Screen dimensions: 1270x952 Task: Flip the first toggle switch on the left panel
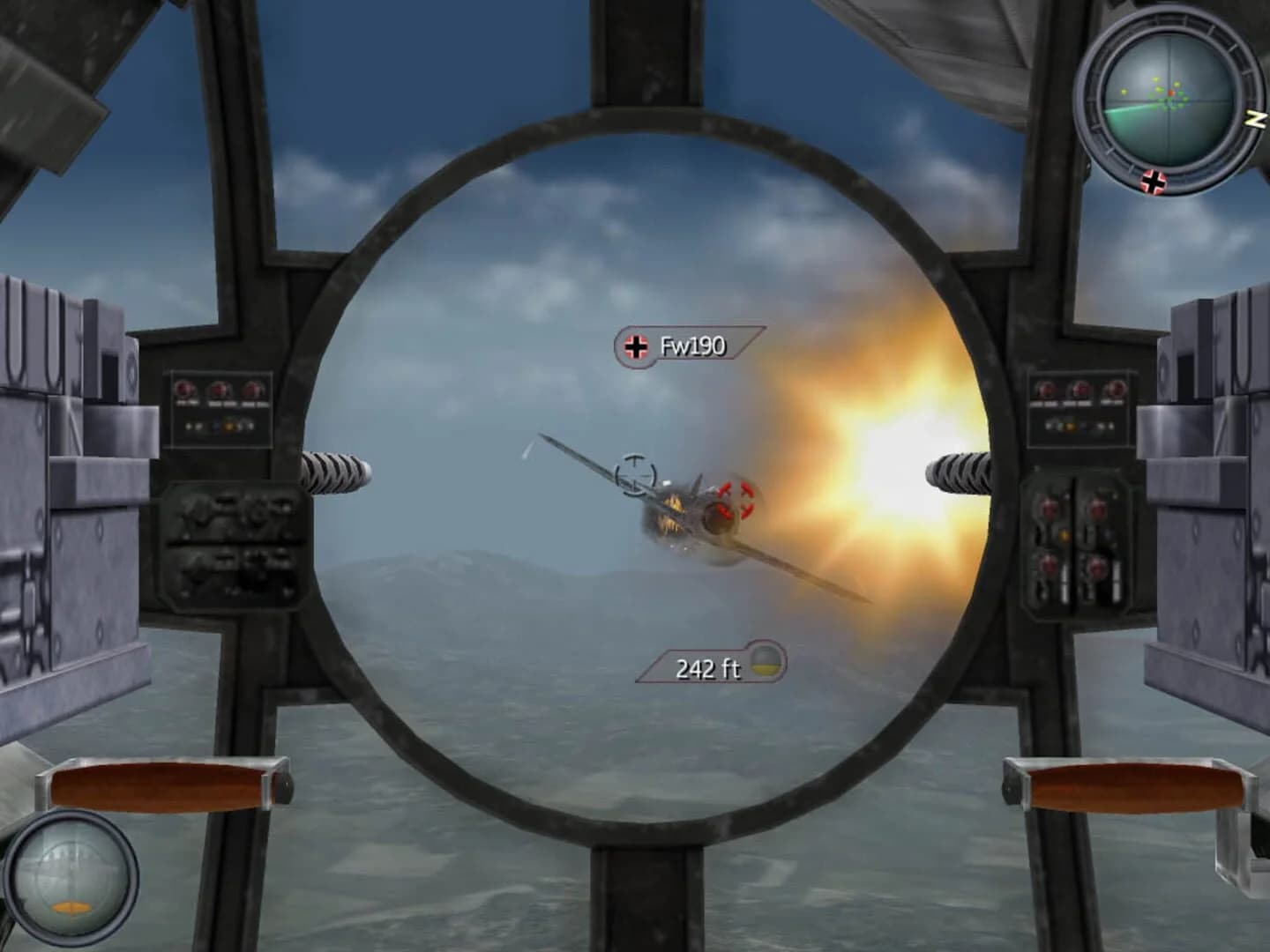(x=188, y=427)
